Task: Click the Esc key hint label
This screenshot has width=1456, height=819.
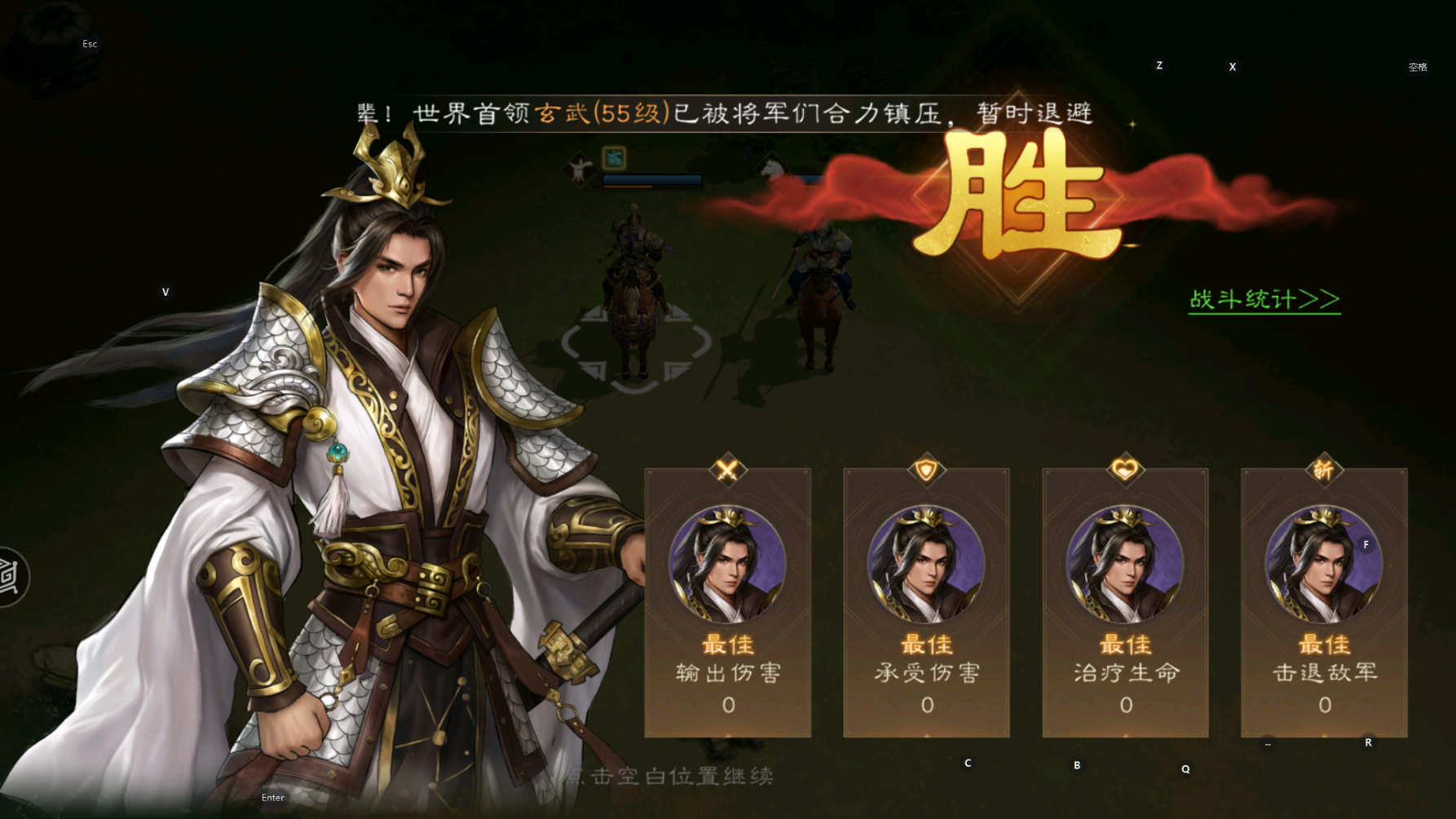Action: coord(89,44)
